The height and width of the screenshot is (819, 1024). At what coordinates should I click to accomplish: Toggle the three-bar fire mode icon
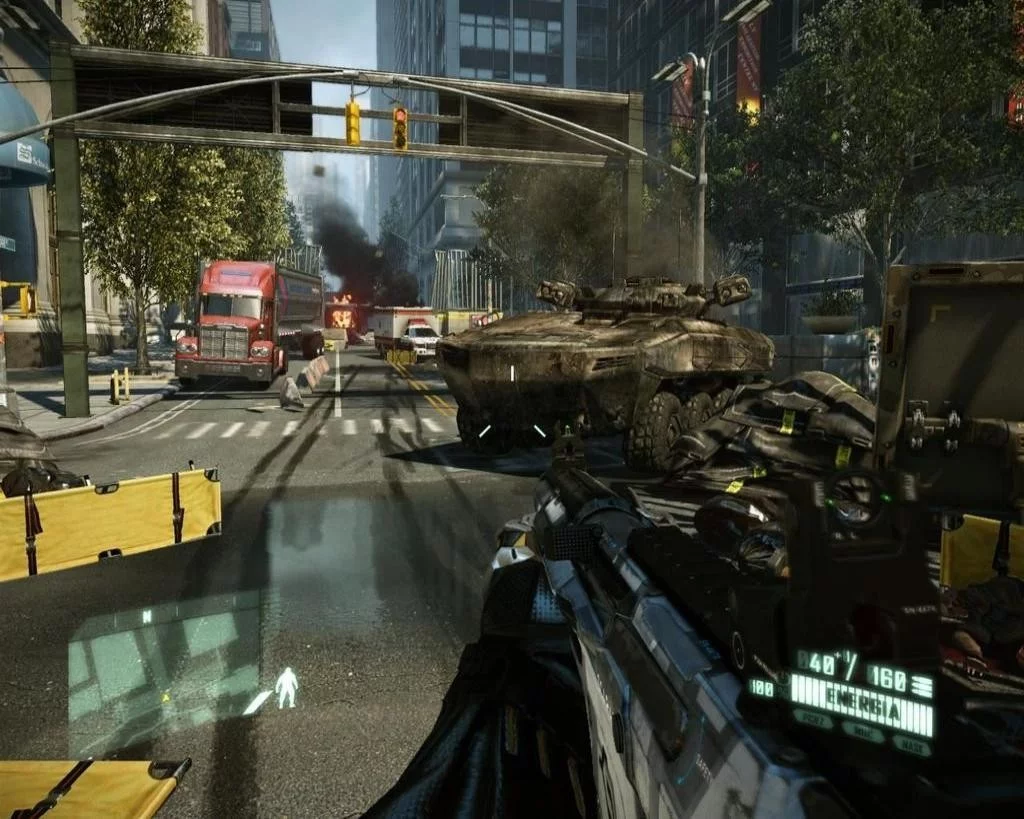click(x=922, y=684)
